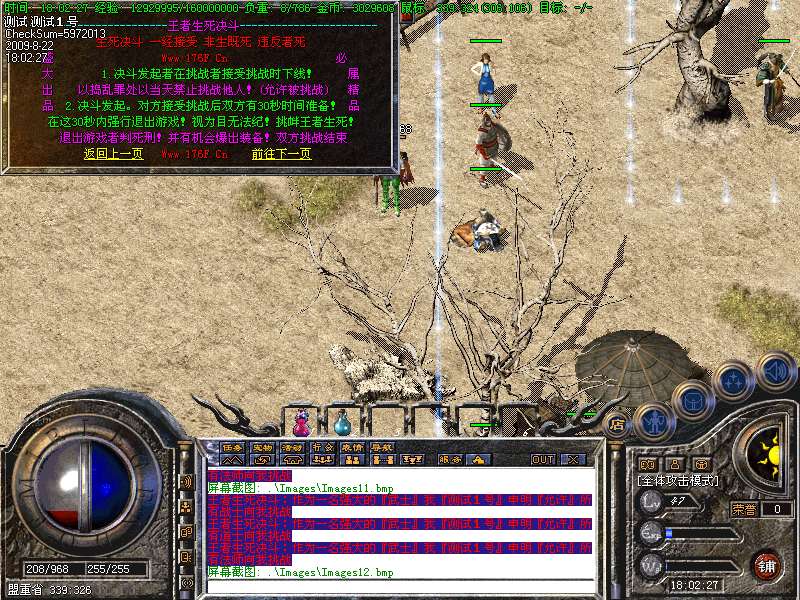
Task: Open the skills sparkle icon
Action: pyautogui.click(x=733, y=381)
